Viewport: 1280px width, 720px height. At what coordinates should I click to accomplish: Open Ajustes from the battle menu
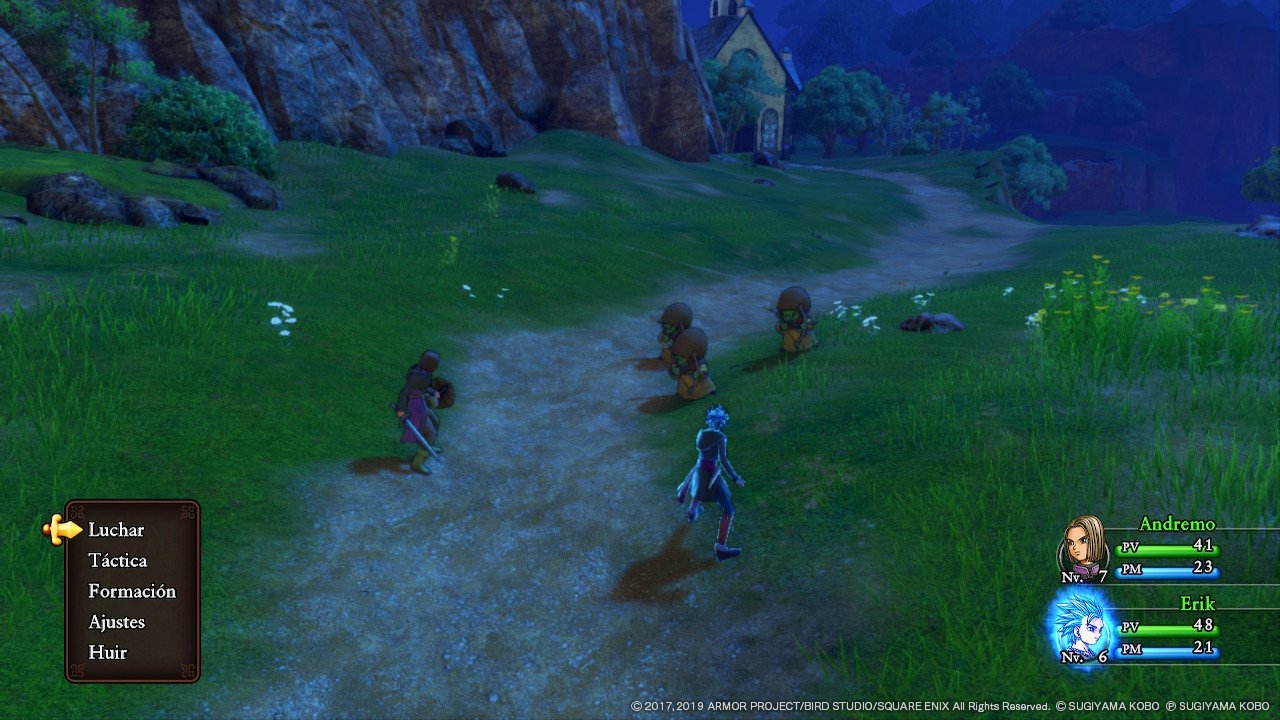[116, 622]
